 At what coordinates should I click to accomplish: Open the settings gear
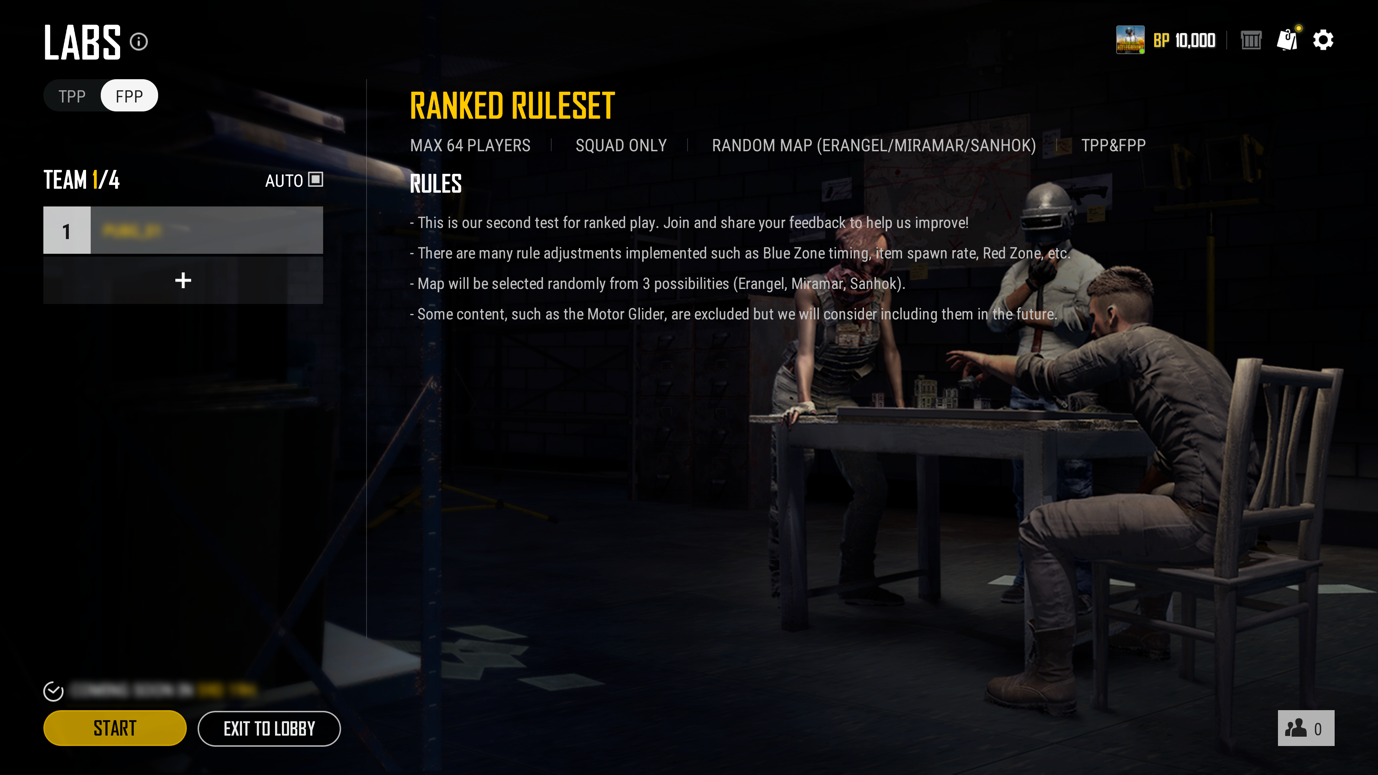click(1323, 40)
